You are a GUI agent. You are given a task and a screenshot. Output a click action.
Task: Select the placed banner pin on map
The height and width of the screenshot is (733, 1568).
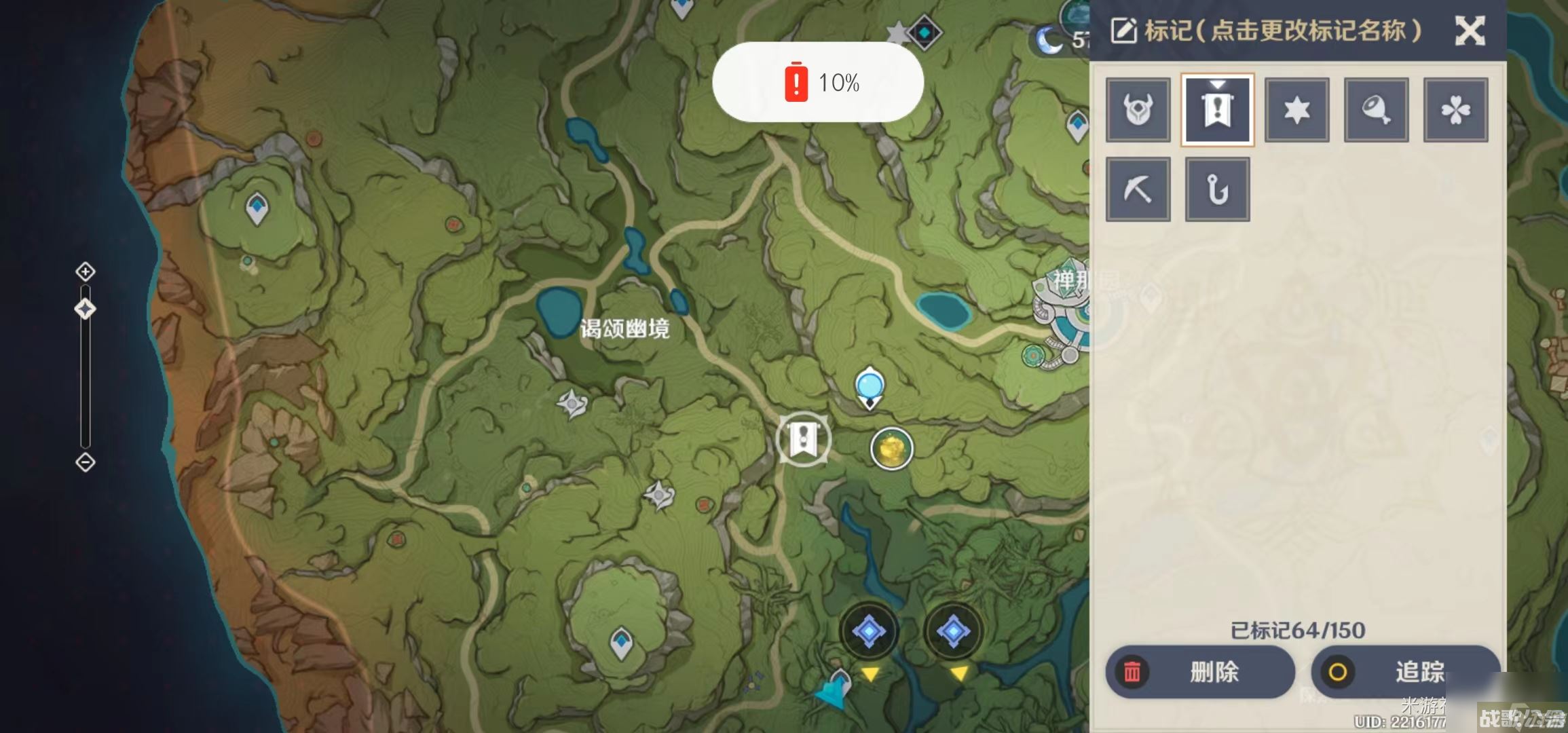pos(803,439)
